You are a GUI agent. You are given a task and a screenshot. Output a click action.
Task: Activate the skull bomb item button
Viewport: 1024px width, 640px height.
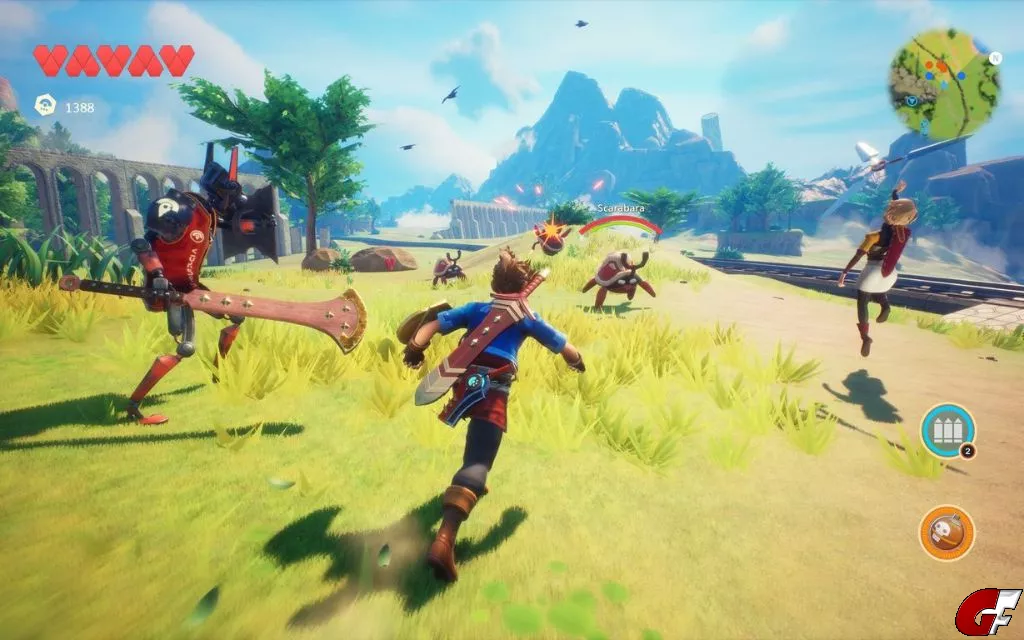pyautogui.click(x=946, y=533)
